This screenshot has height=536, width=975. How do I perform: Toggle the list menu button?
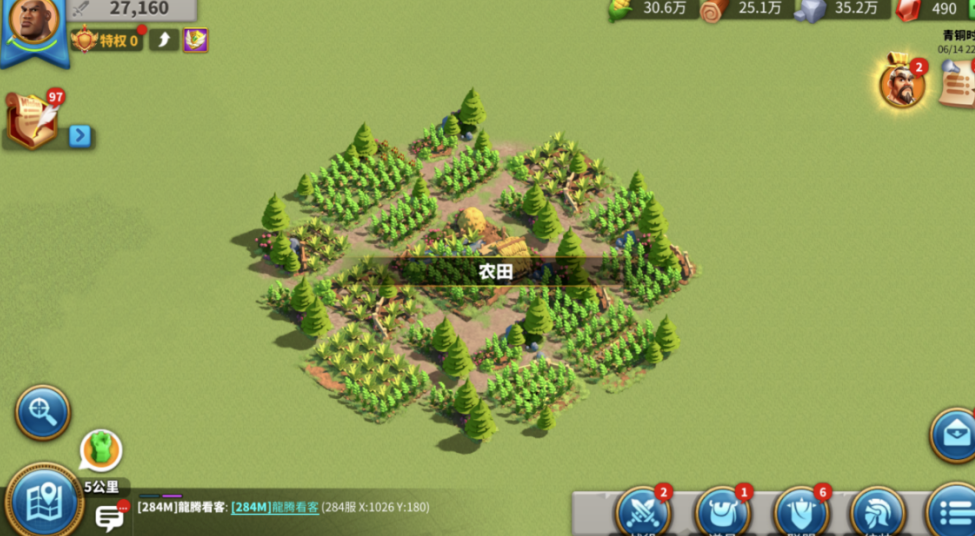(x=951, y=513)
